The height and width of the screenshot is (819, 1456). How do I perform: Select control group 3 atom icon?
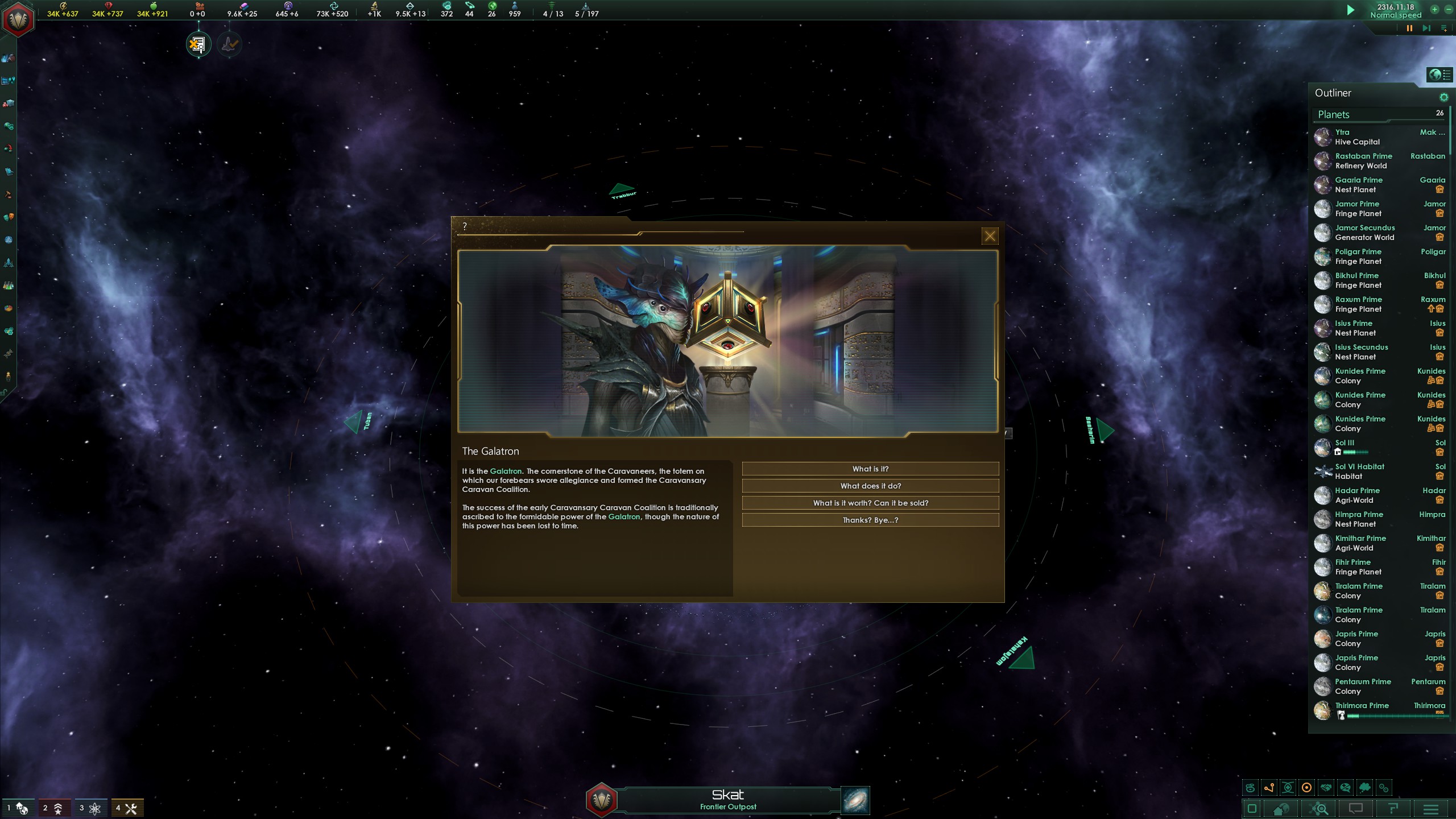89,808
